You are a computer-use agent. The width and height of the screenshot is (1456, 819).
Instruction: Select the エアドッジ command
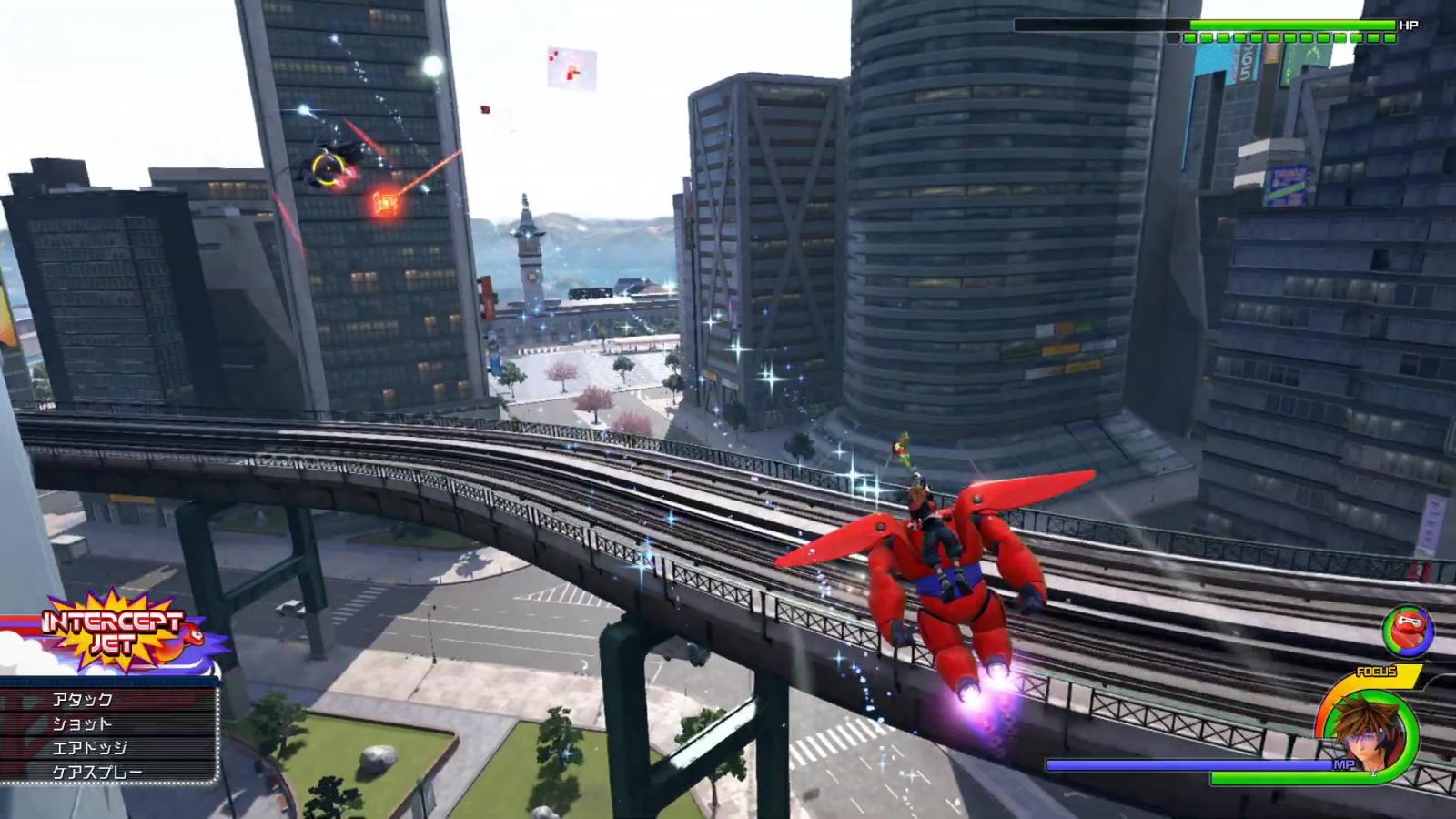107,748
